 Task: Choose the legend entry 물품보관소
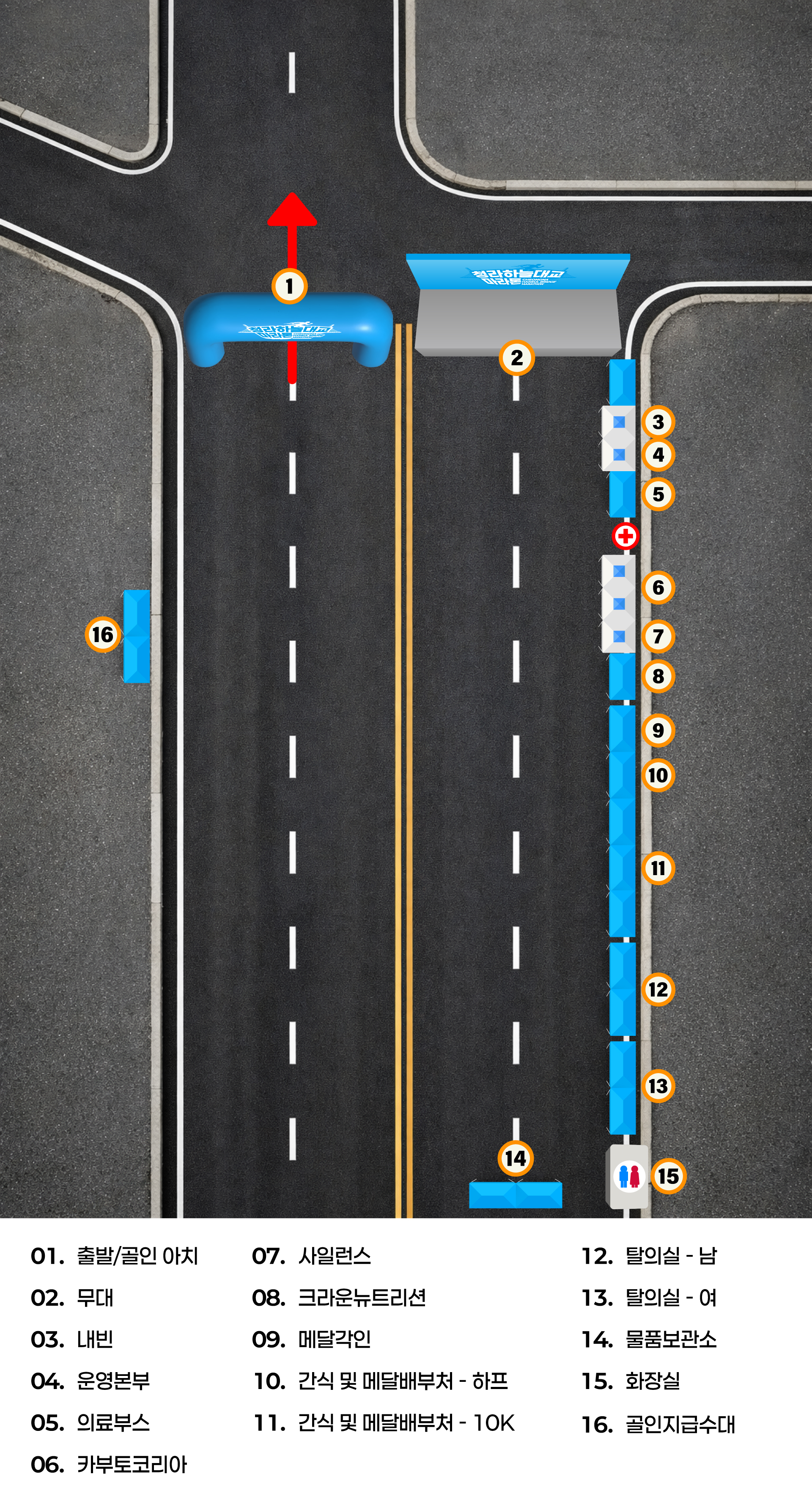649,1340
